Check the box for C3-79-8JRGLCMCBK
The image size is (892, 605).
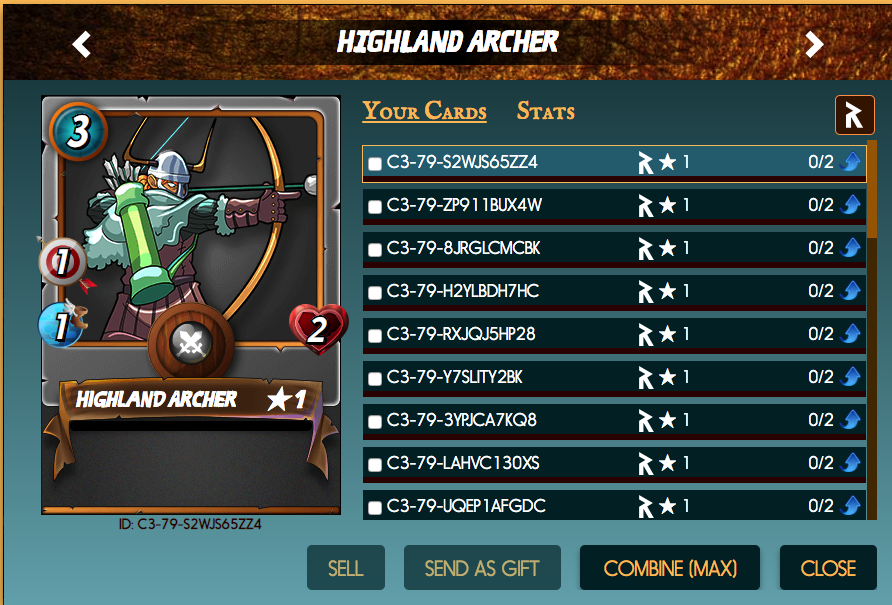[x=375, y=250]
